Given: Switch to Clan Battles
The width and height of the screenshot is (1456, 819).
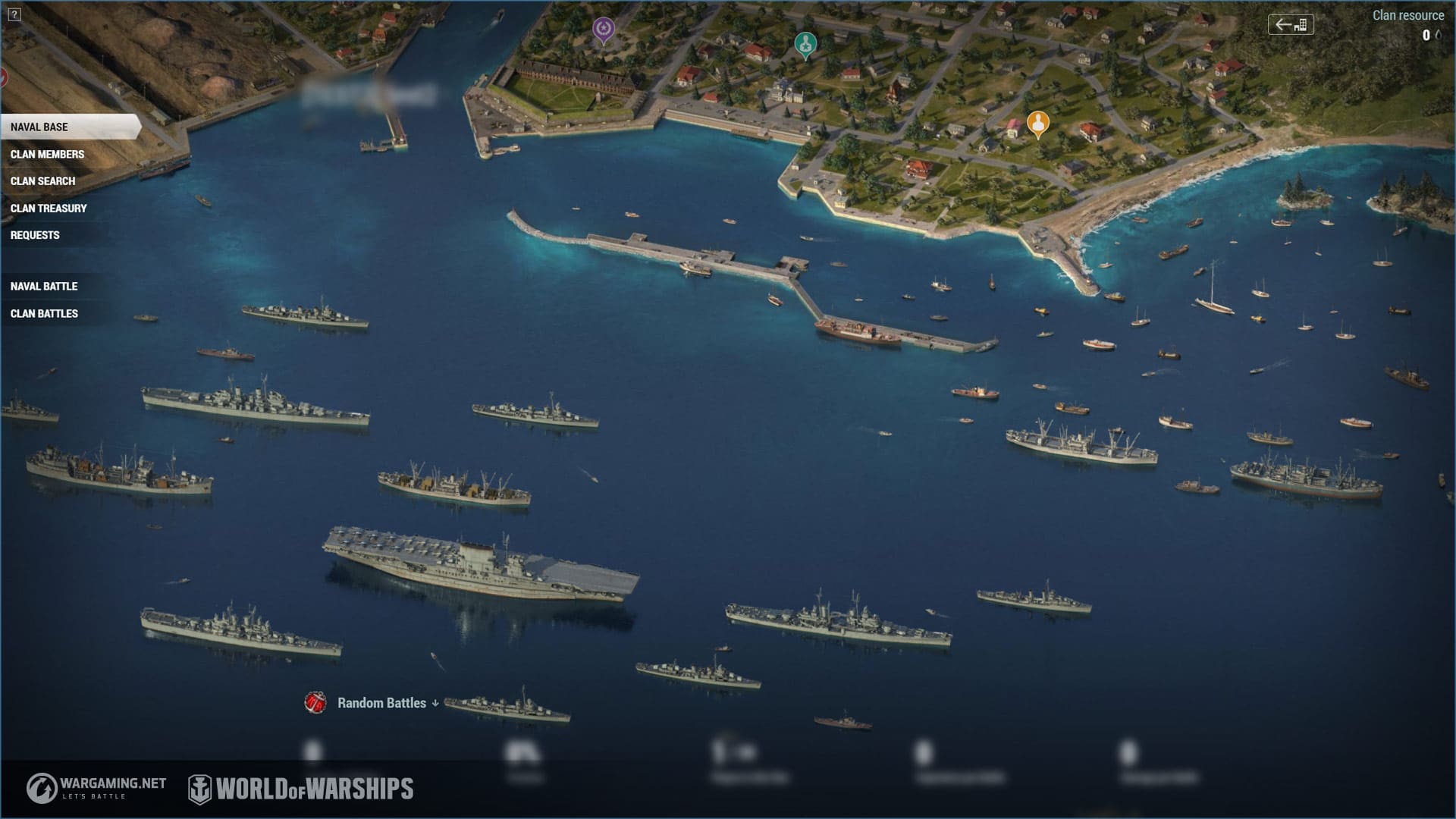Looking at the screenshot, I should tap(44, 314).
